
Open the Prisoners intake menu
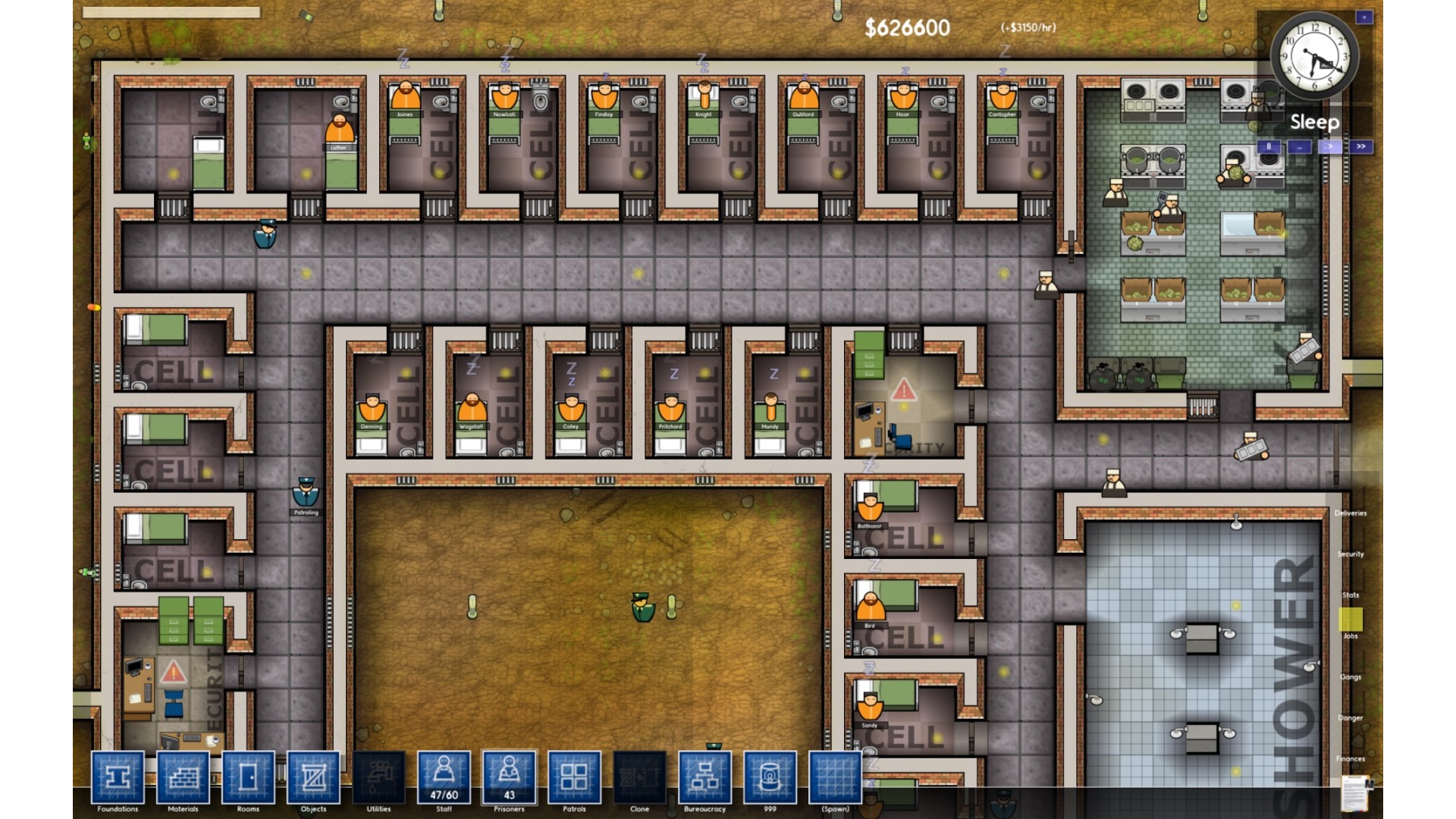[509, 777]
